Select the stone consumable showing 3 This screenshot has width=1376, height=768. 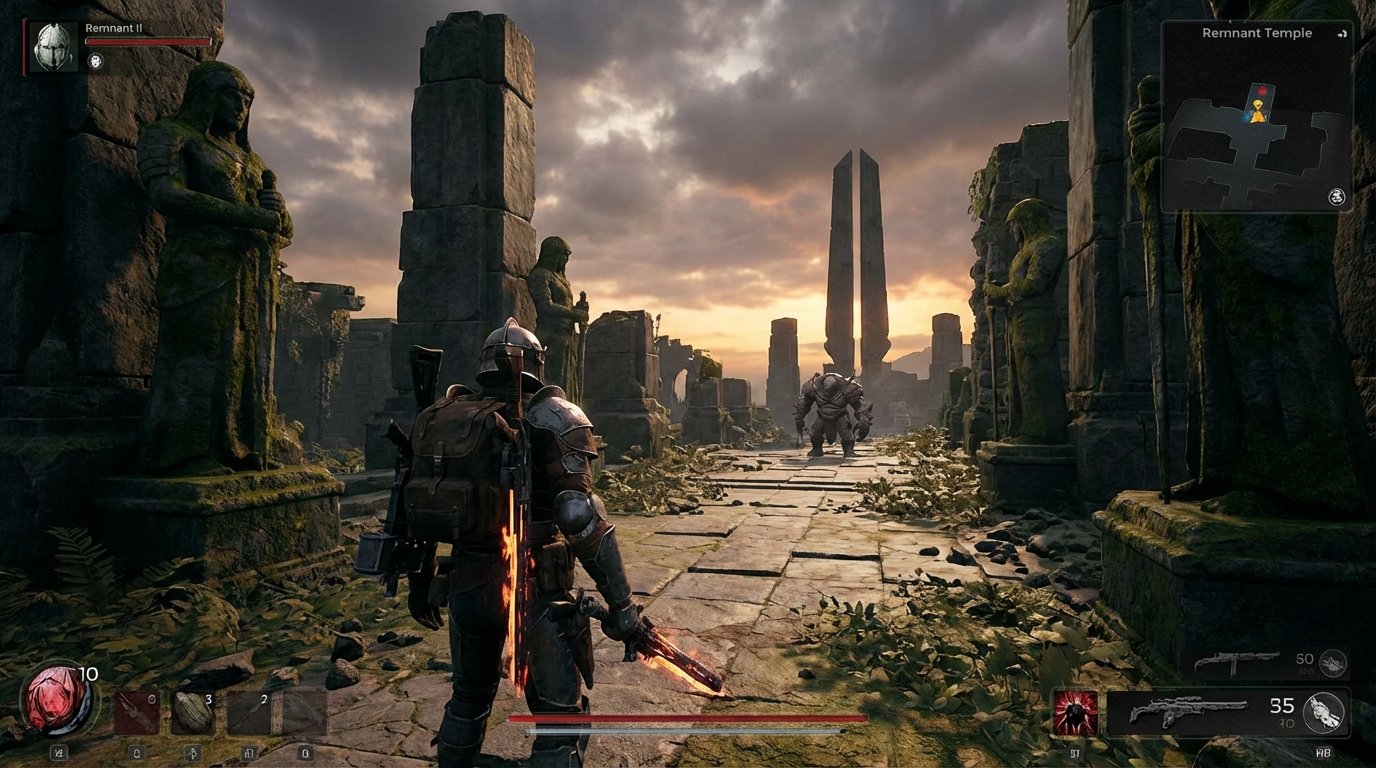(192, 711)
